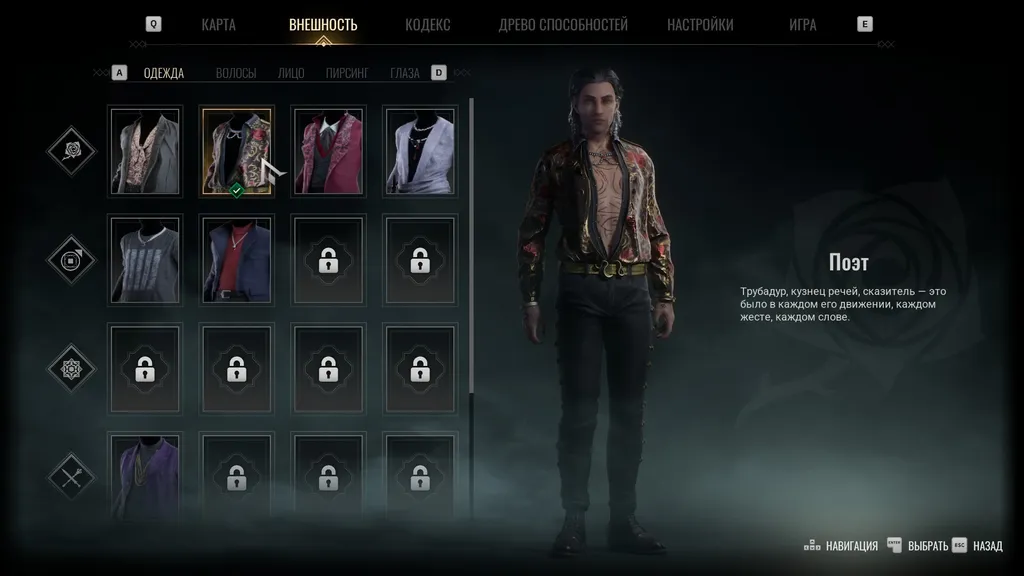Open the Лицо category
Image resolution: width=1024 pixels, height=576 pixels.
(291, 73)
